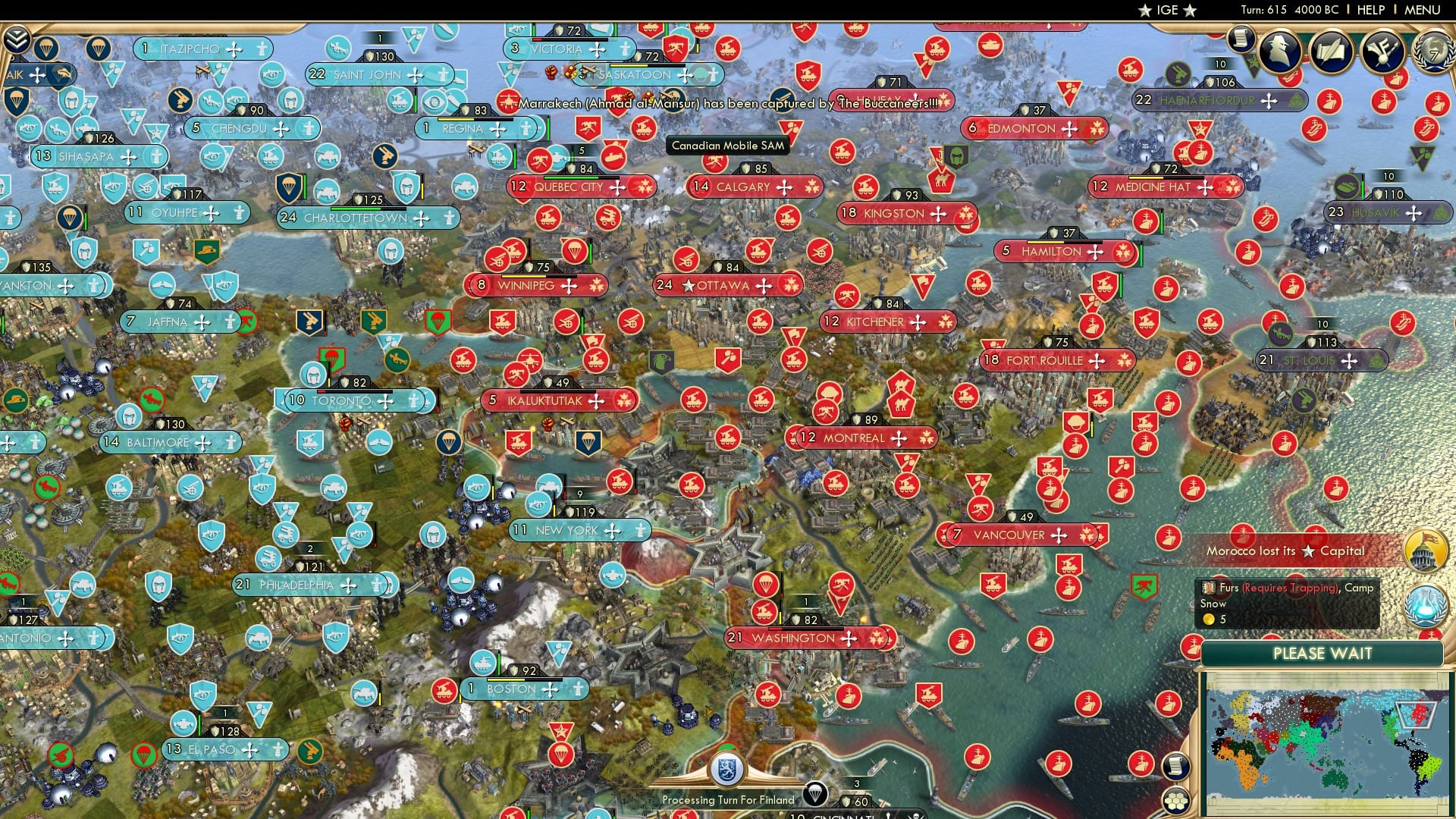The height and width of the screenshot is (819, 1456).
Task: Select the red camel unit icon near Montreal
Action: (x=902, y=405)
